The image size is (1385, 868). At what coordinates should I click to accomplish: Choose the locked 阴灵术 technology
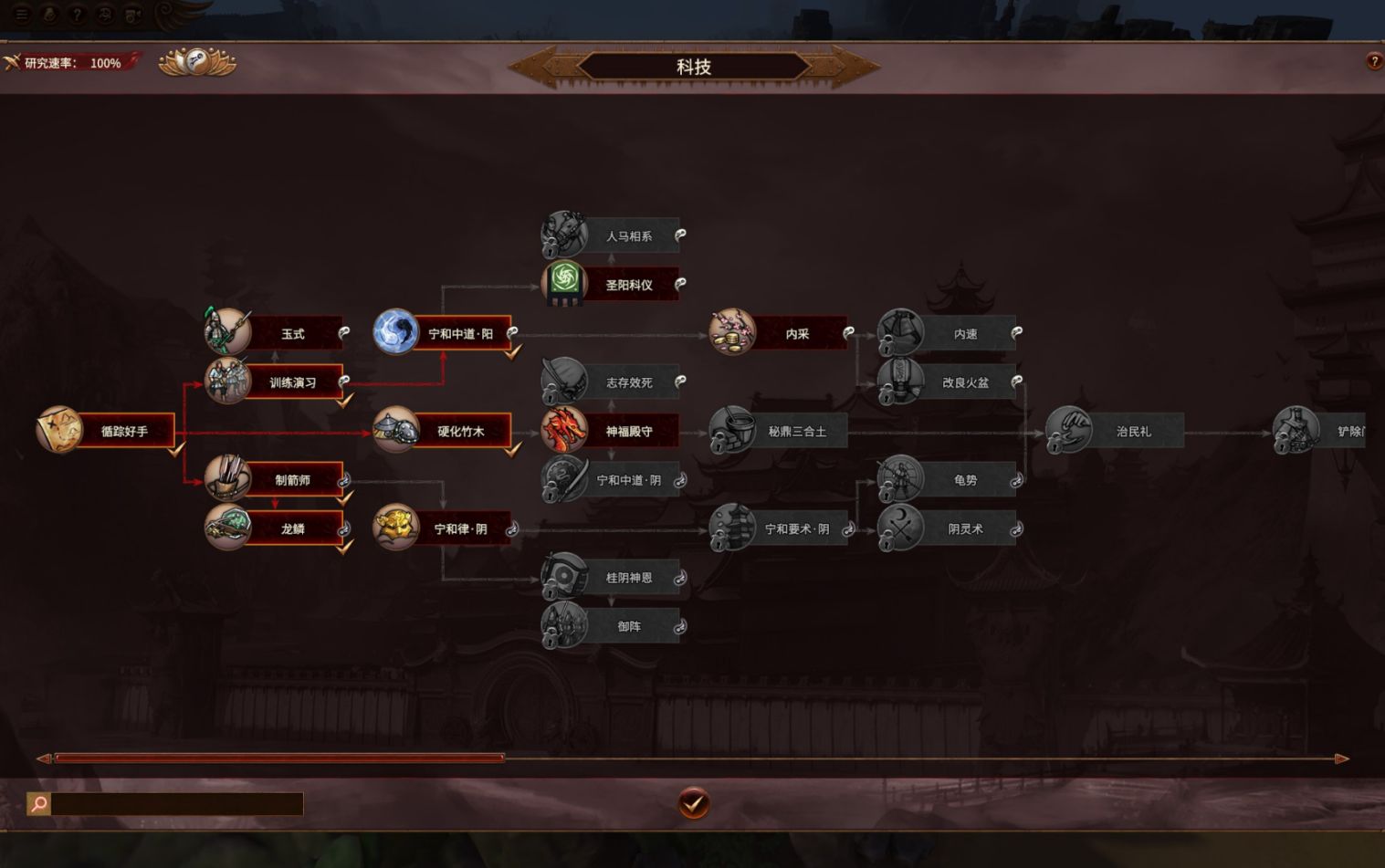pyautogui.click(x=964, y=528)
